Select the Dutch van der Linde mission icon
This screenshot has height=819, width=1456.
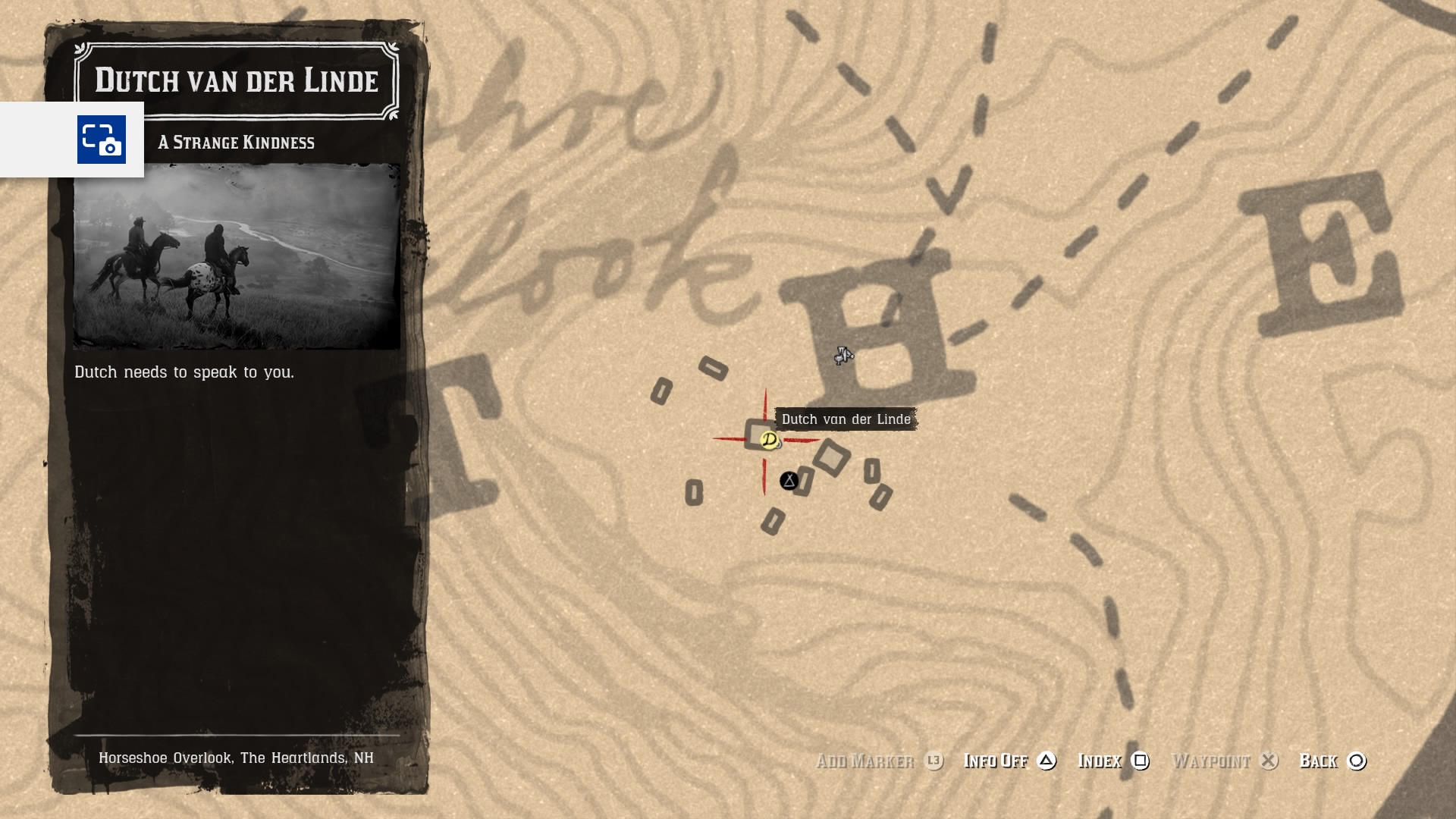coord(768,438)
